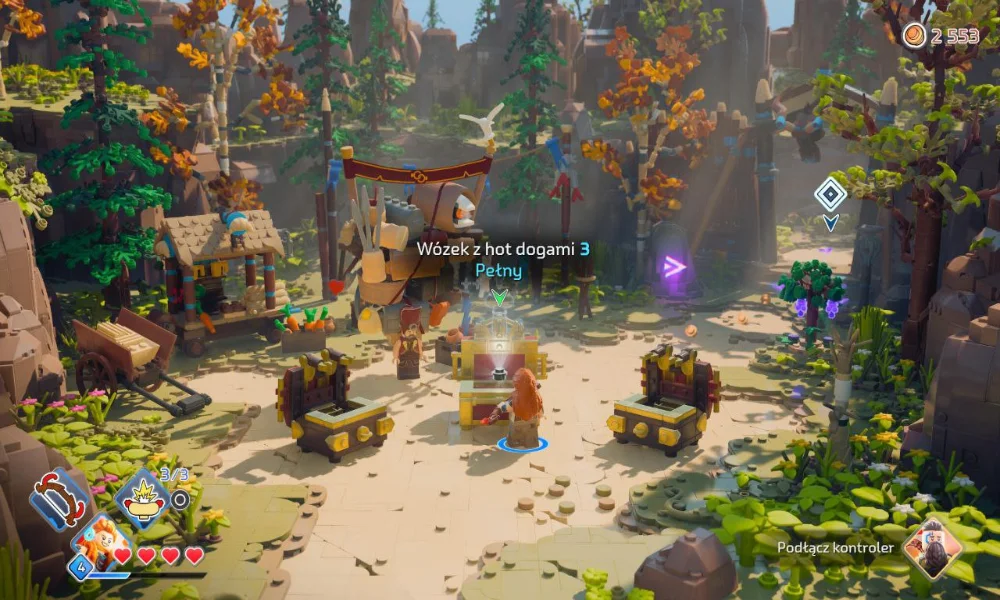Activate the hot dog cart gadget icon
1000x600 pixels.
[x=140, y=498]
